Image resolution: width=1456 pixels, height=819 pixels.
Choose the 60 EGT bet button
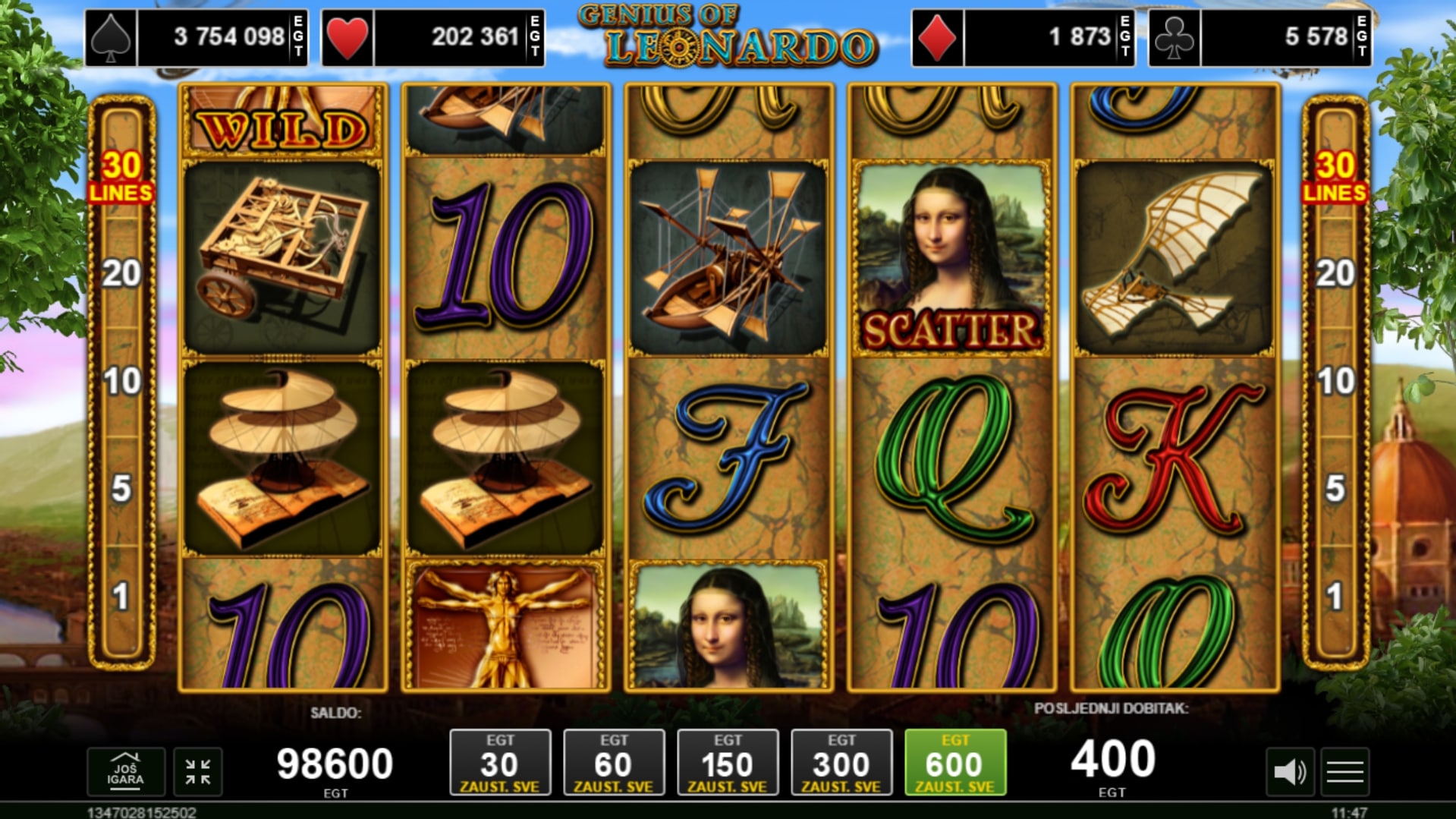pyautogui.click(x=614, y=763)
